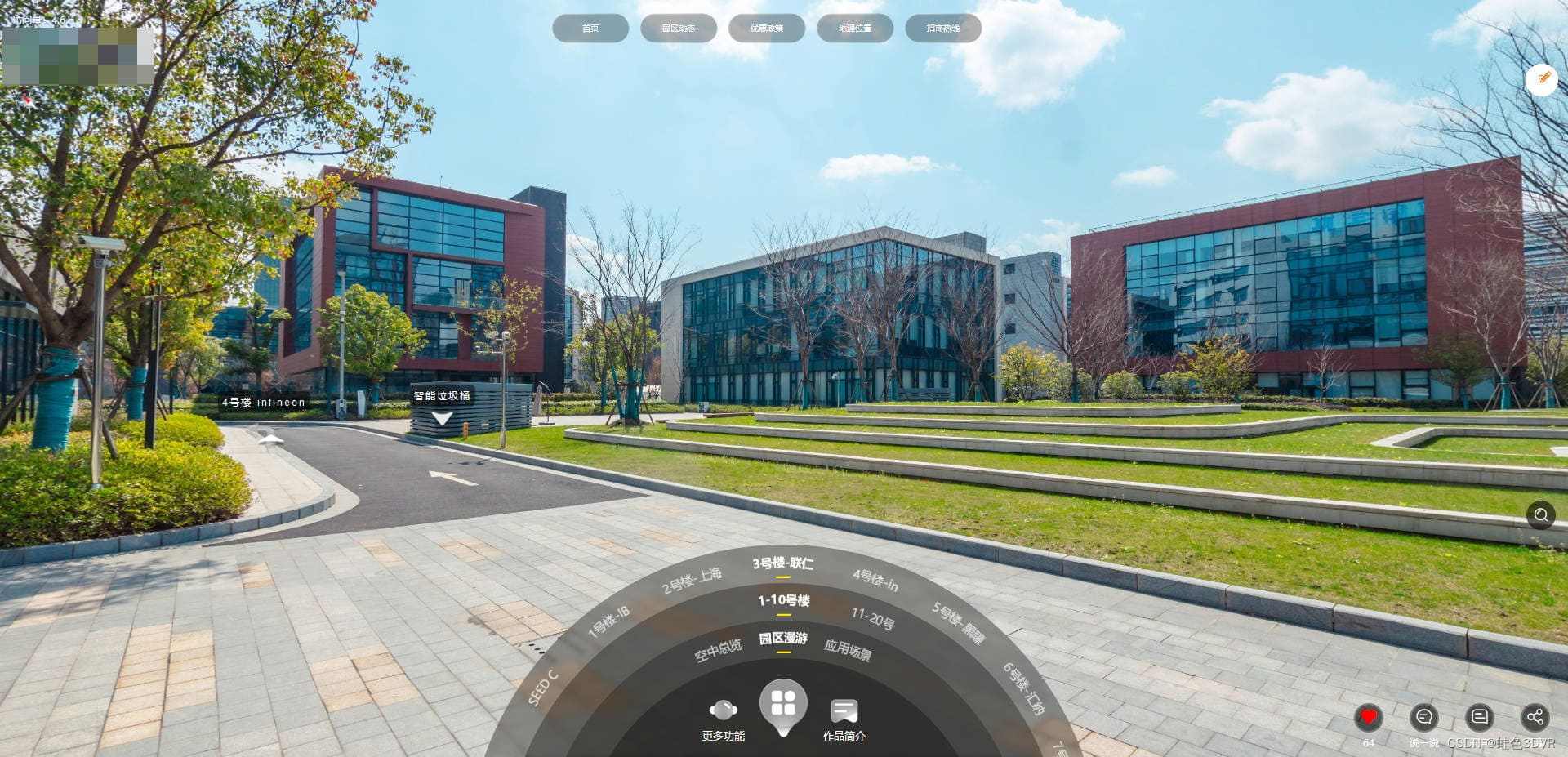Open the 空中总览 aerial overview category
This screenshot has height=757, width=1568.
pos(718,650)
